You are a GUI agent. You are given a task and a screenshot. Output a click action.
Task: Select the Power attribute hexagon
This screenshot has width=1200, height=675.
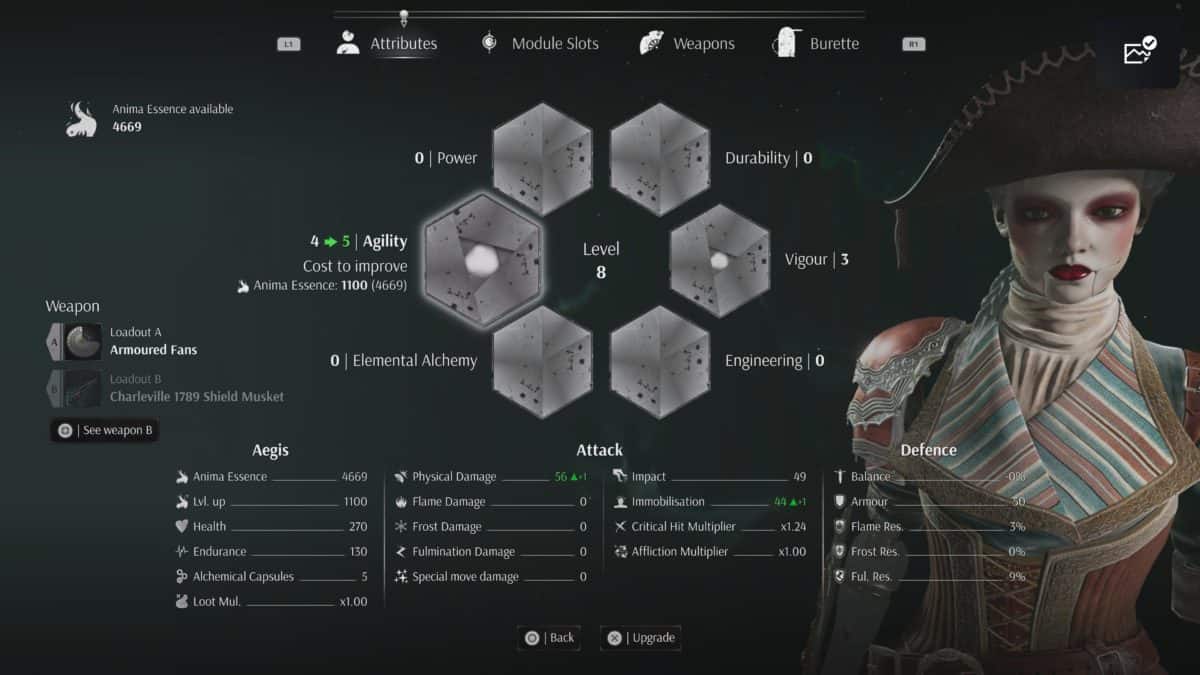(x=543, y=158)
